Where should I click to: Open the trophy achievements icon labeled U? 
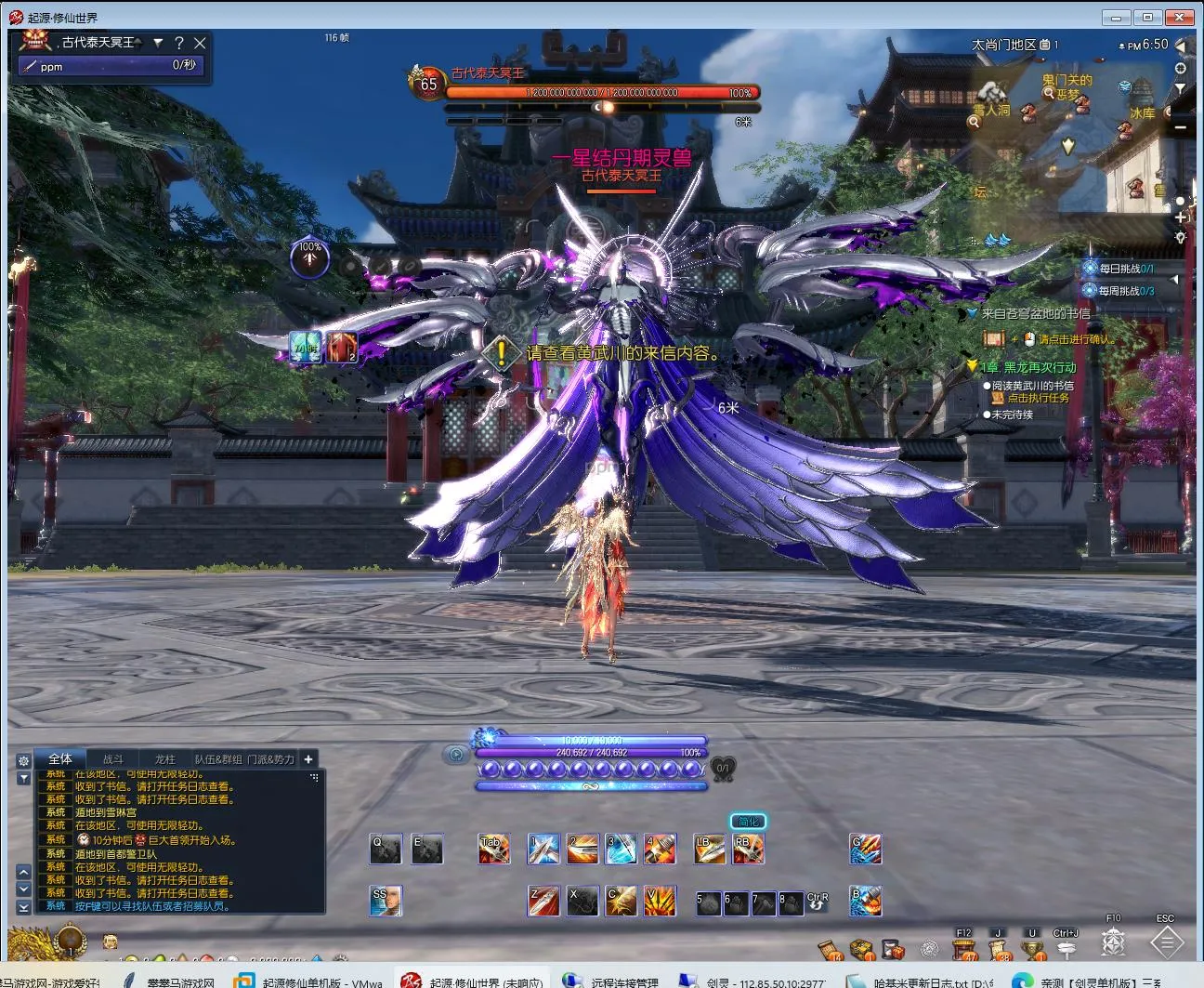[x=1032, y=948]
